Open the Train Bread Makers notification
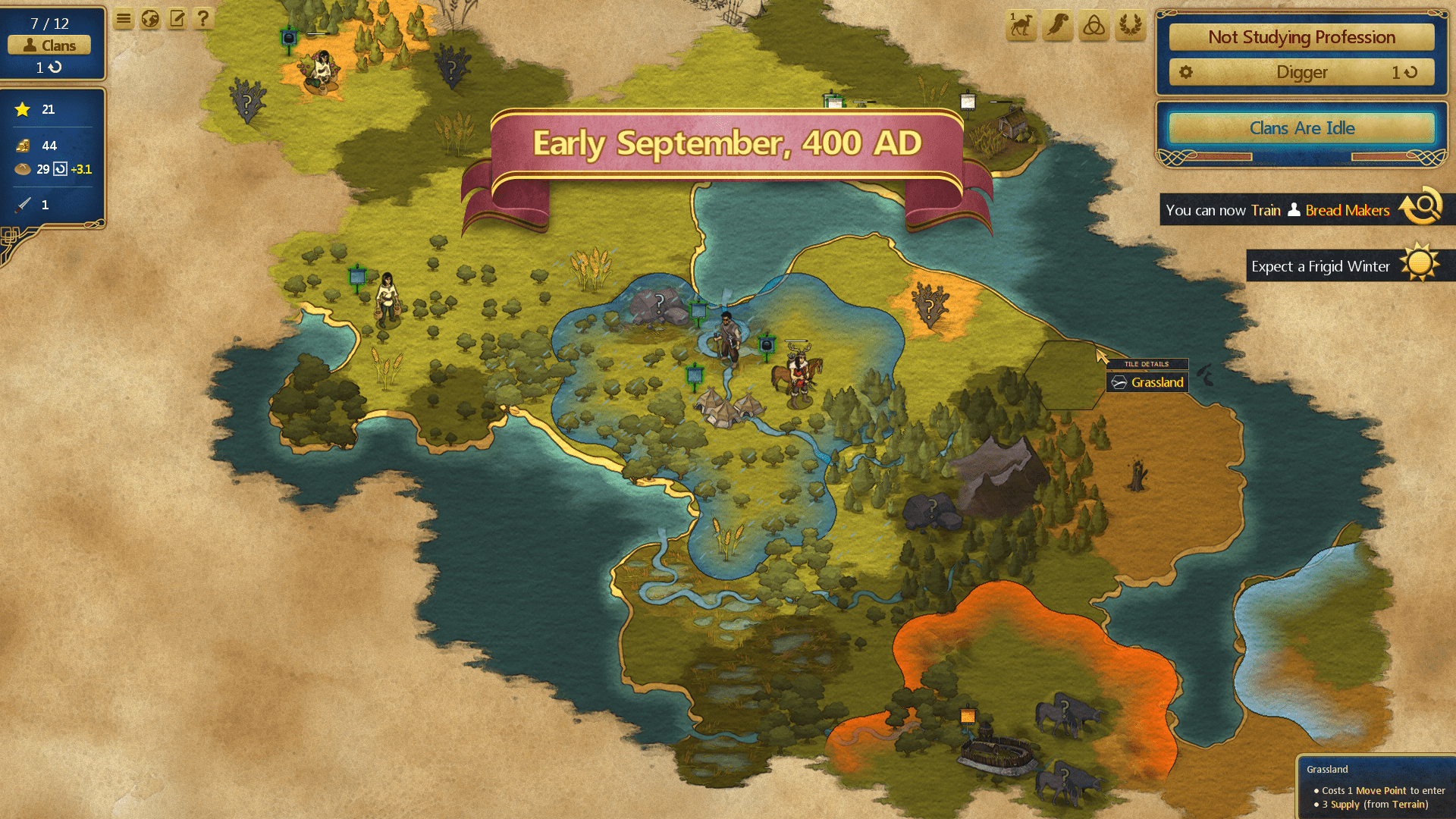This screenshot has width=1456, height=819. pyautogui.click(x=1289, y=210)
